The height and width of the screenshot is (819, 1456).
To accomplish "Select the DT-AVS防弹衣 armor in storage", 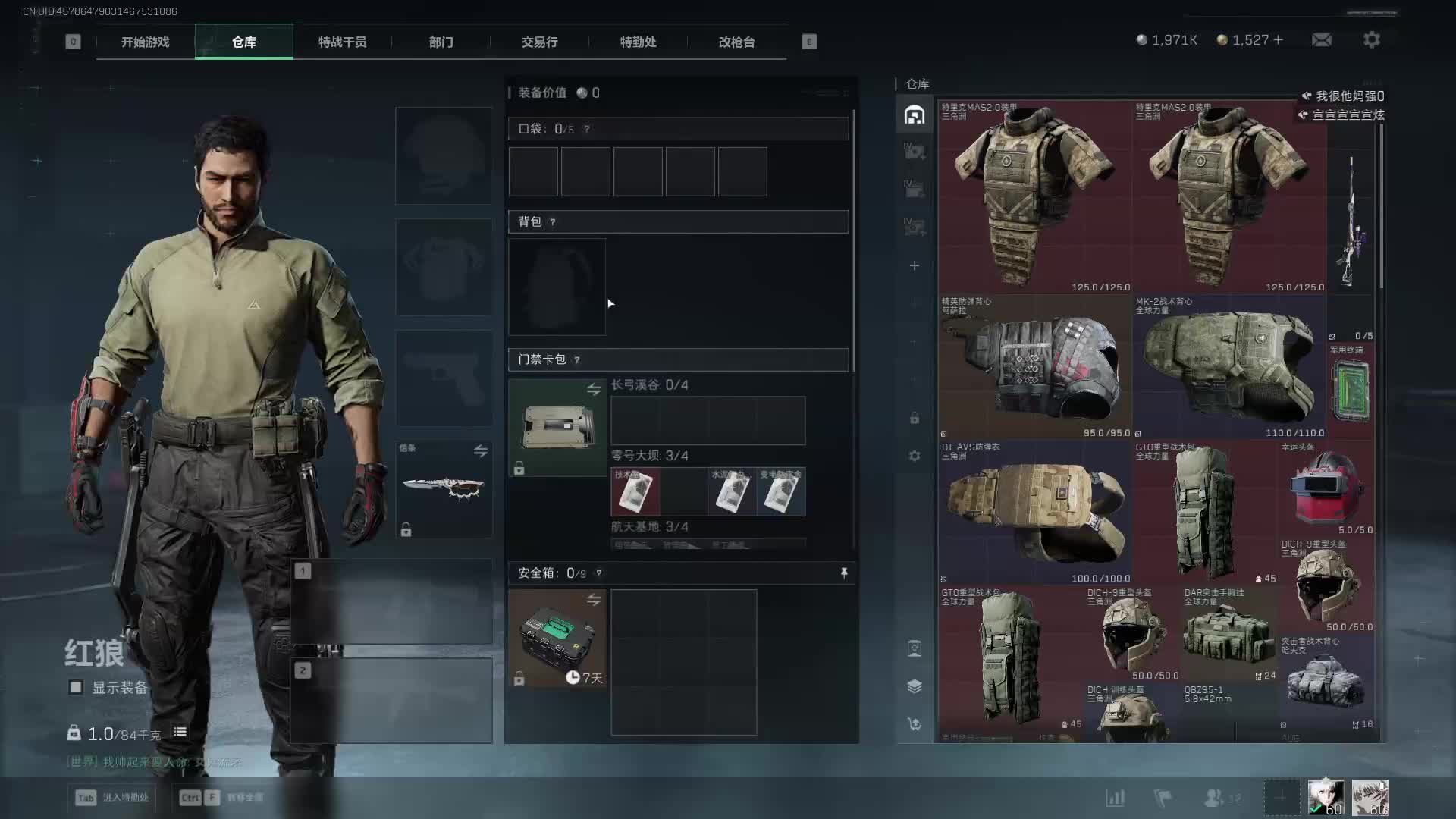I will point(1034,512).
